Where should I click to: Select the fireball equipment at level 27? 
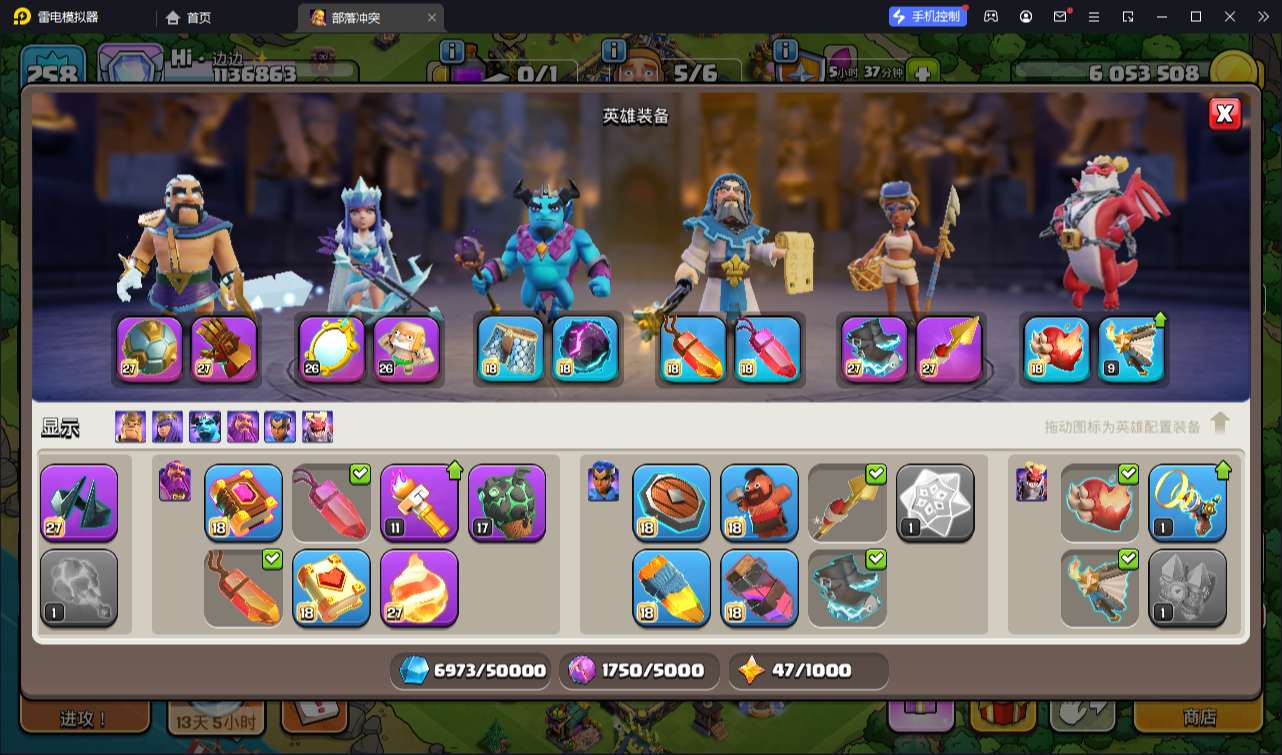point(419,587)
